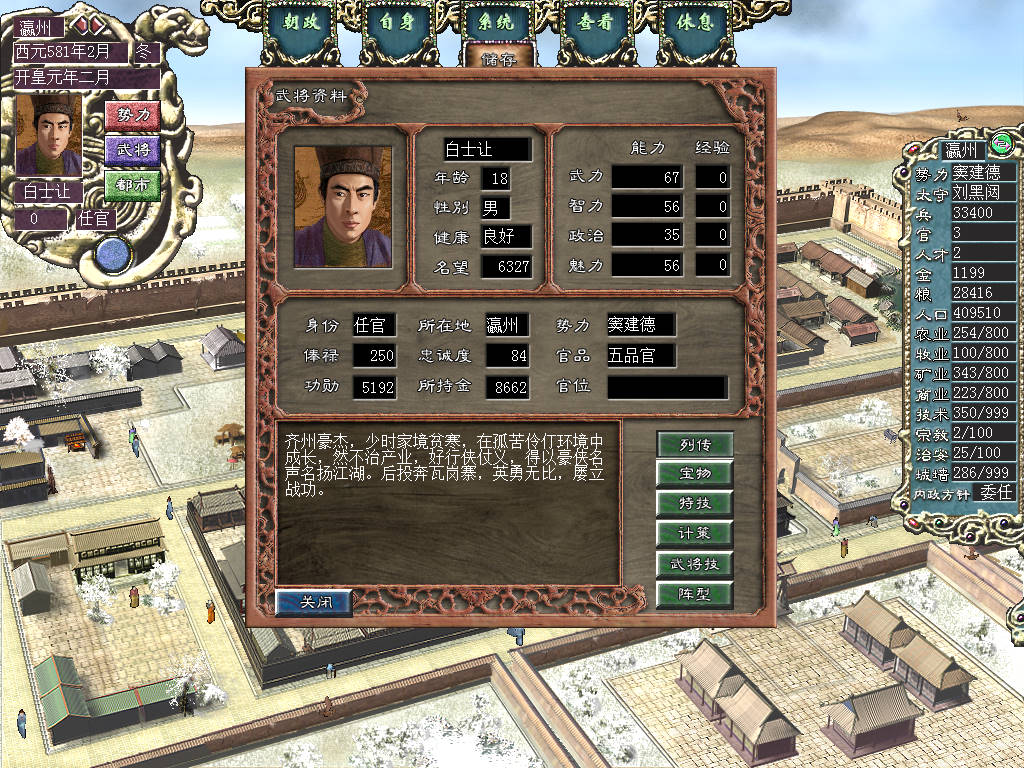Show the 阵型 formations
This screenshot has width=1024, height=768.
pos(694,595)
